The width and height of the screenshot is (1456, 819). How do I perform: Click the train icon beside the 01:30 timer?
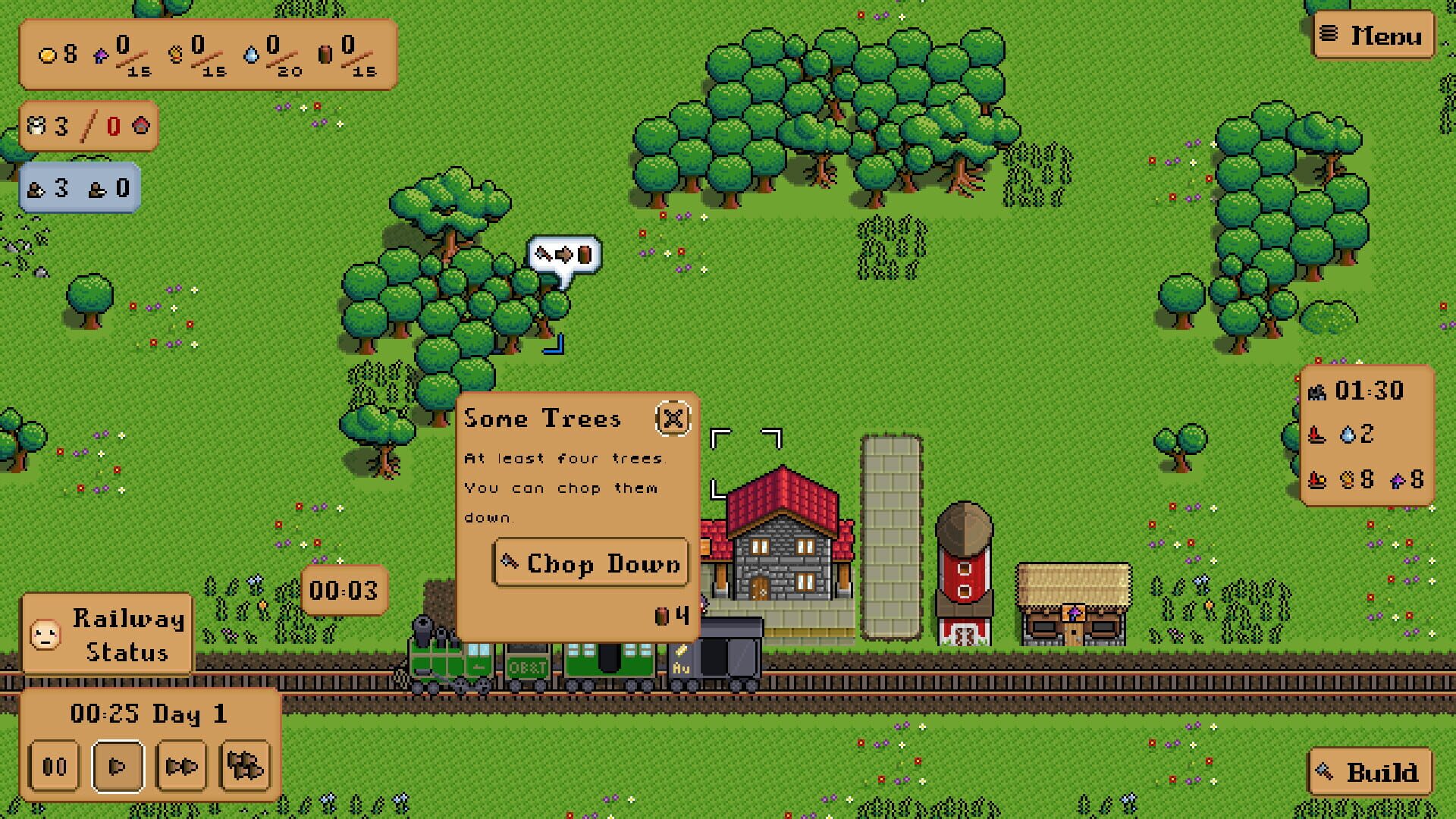(1317, 393)
